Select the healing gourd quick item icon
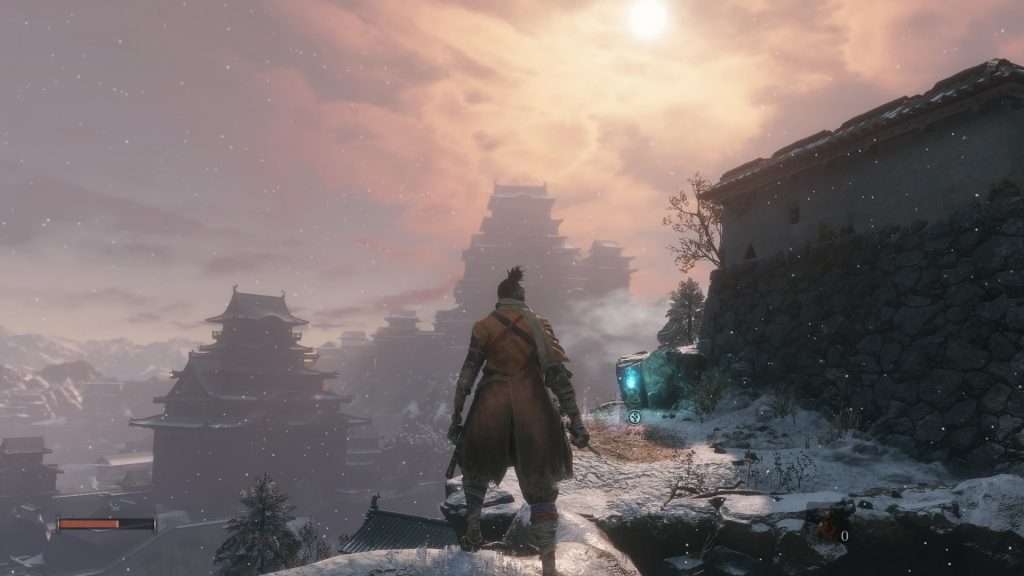 [828, 523]
